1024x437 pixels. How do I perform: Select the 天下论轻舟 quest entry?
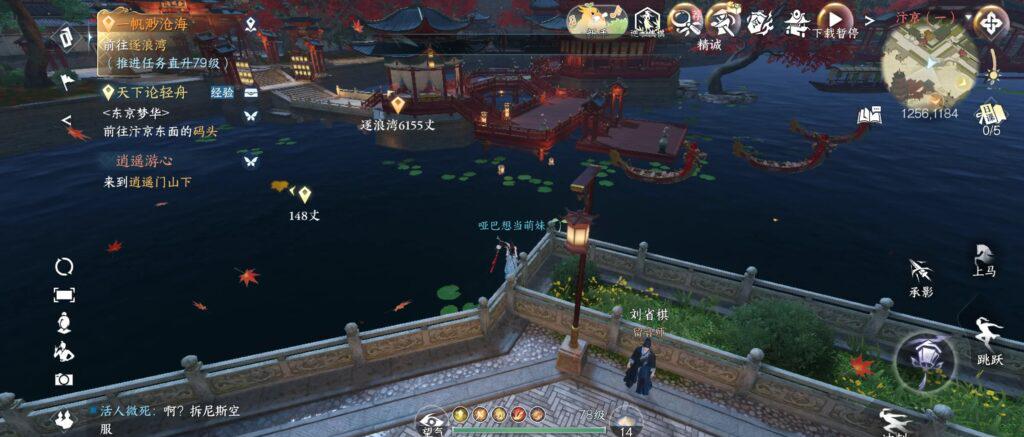click(x=152, y=92)
